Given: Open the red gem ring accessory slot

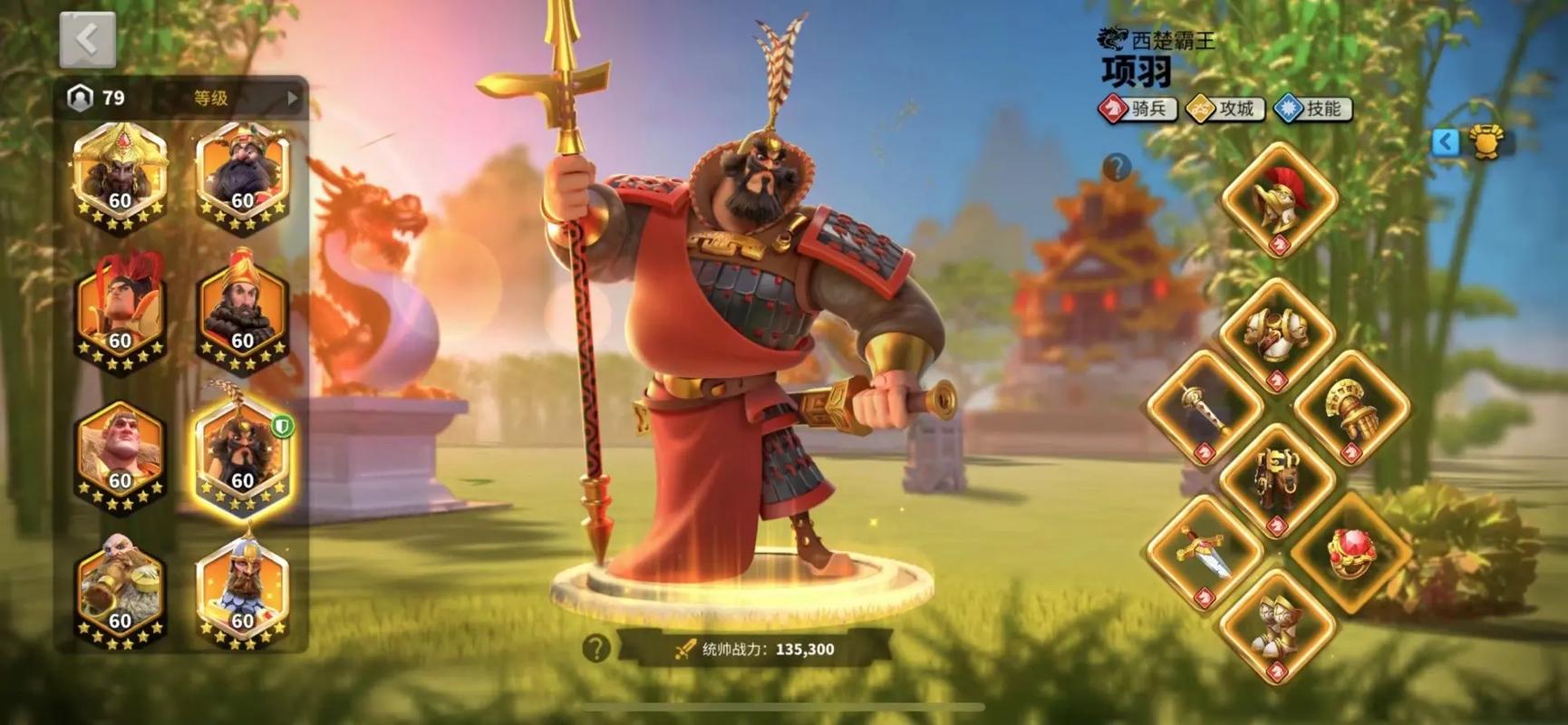Looking at the screenshot, I should pos(1350,551).
